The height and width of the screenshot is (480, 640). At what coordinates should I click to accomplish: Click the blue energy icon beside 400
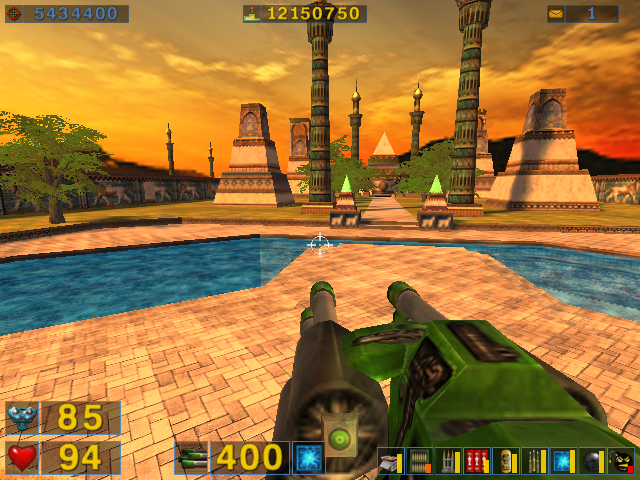point(308,458)
